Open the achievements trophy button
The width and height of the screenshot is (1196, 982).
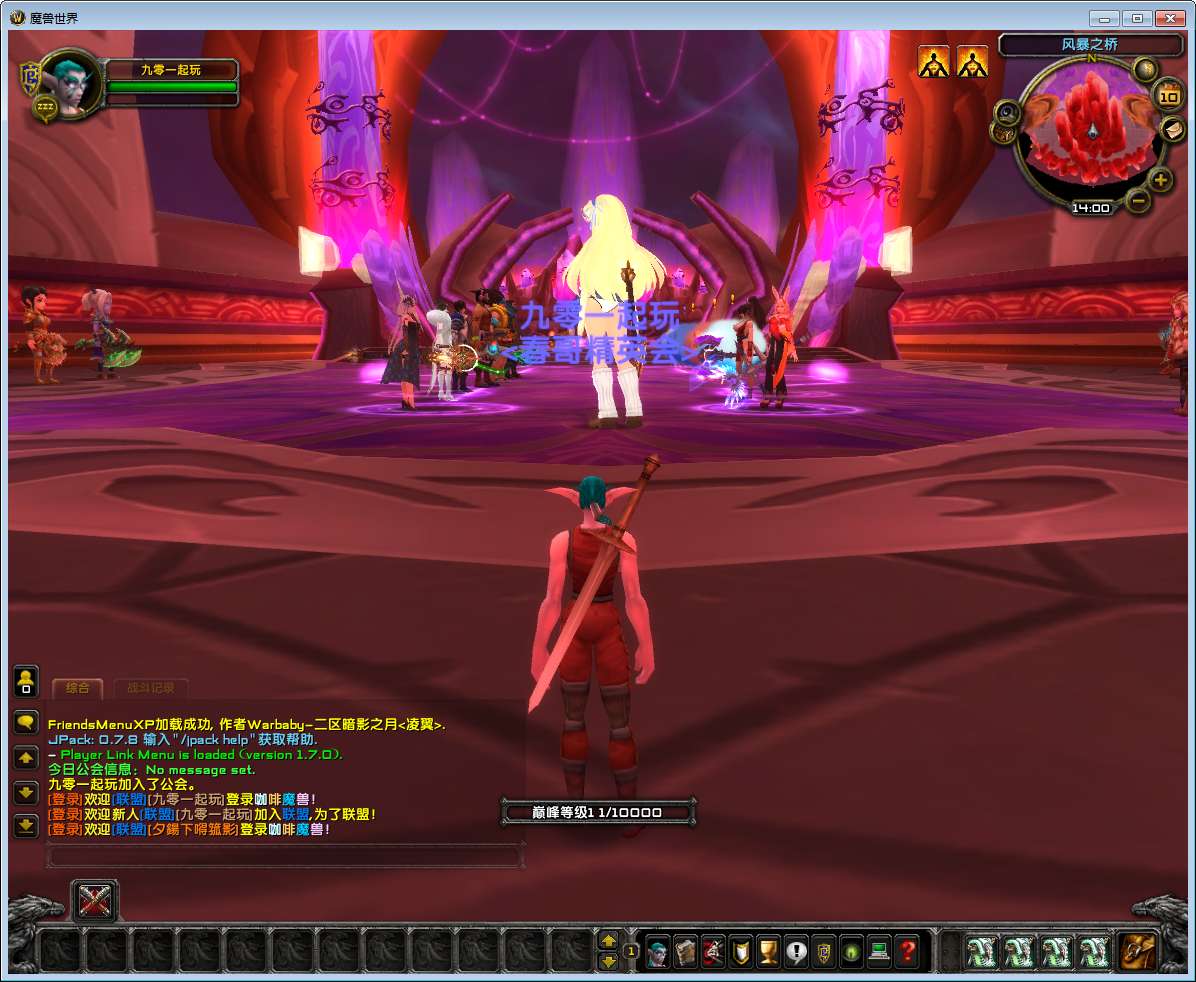click(x=768, y=950)
